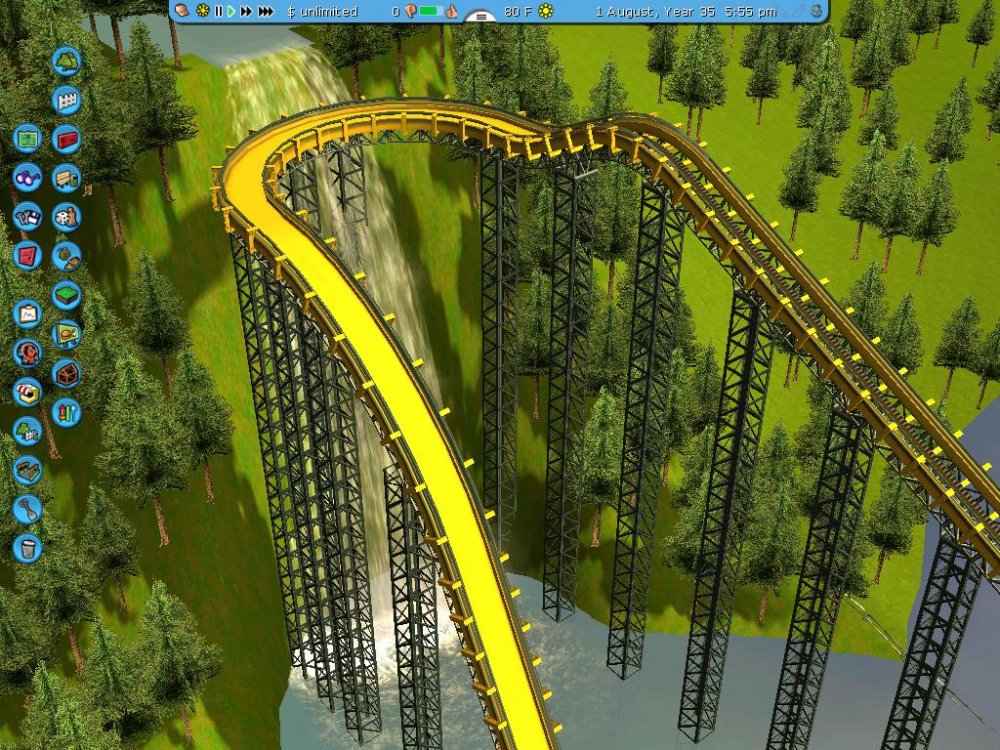Open the Ferris wheel rides menu
The width and height of the screenshot is (1000, 750).
(x=27, y=353)
